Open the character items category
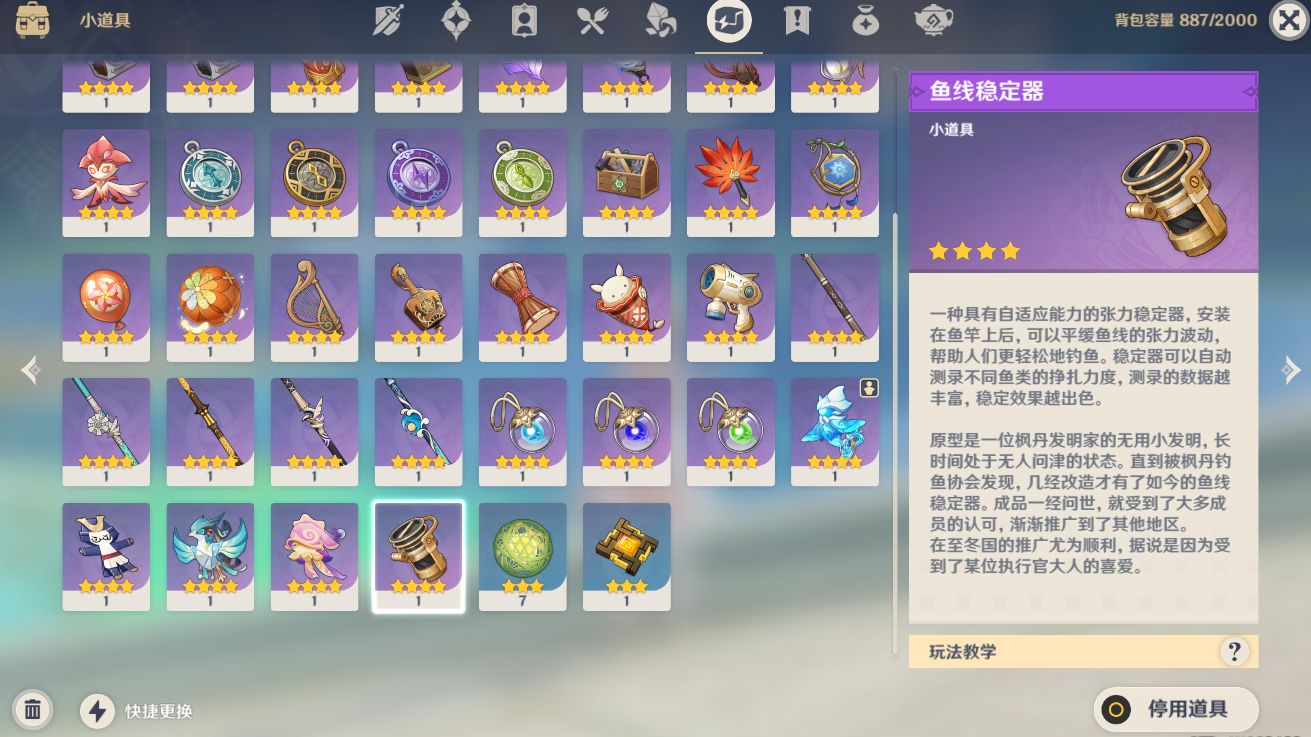Viewport: 1311px width, 737px height. (x=523, y=22)
